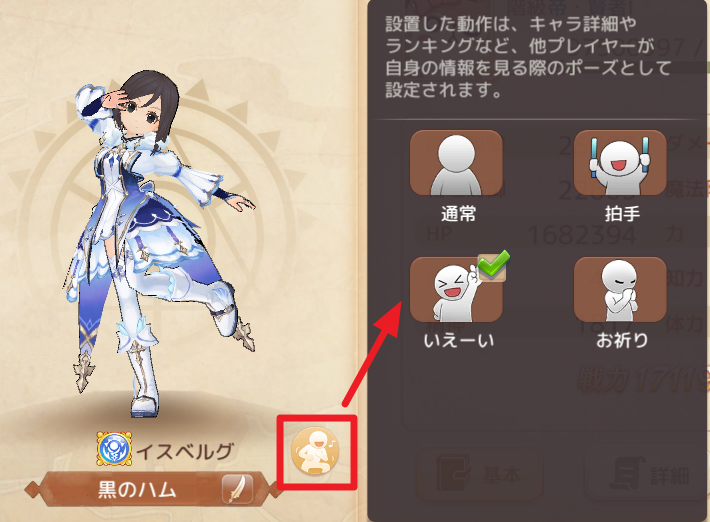Set the お祈り praying pose
The height and width of the screenshot is (522, 710).
[620, 290]
